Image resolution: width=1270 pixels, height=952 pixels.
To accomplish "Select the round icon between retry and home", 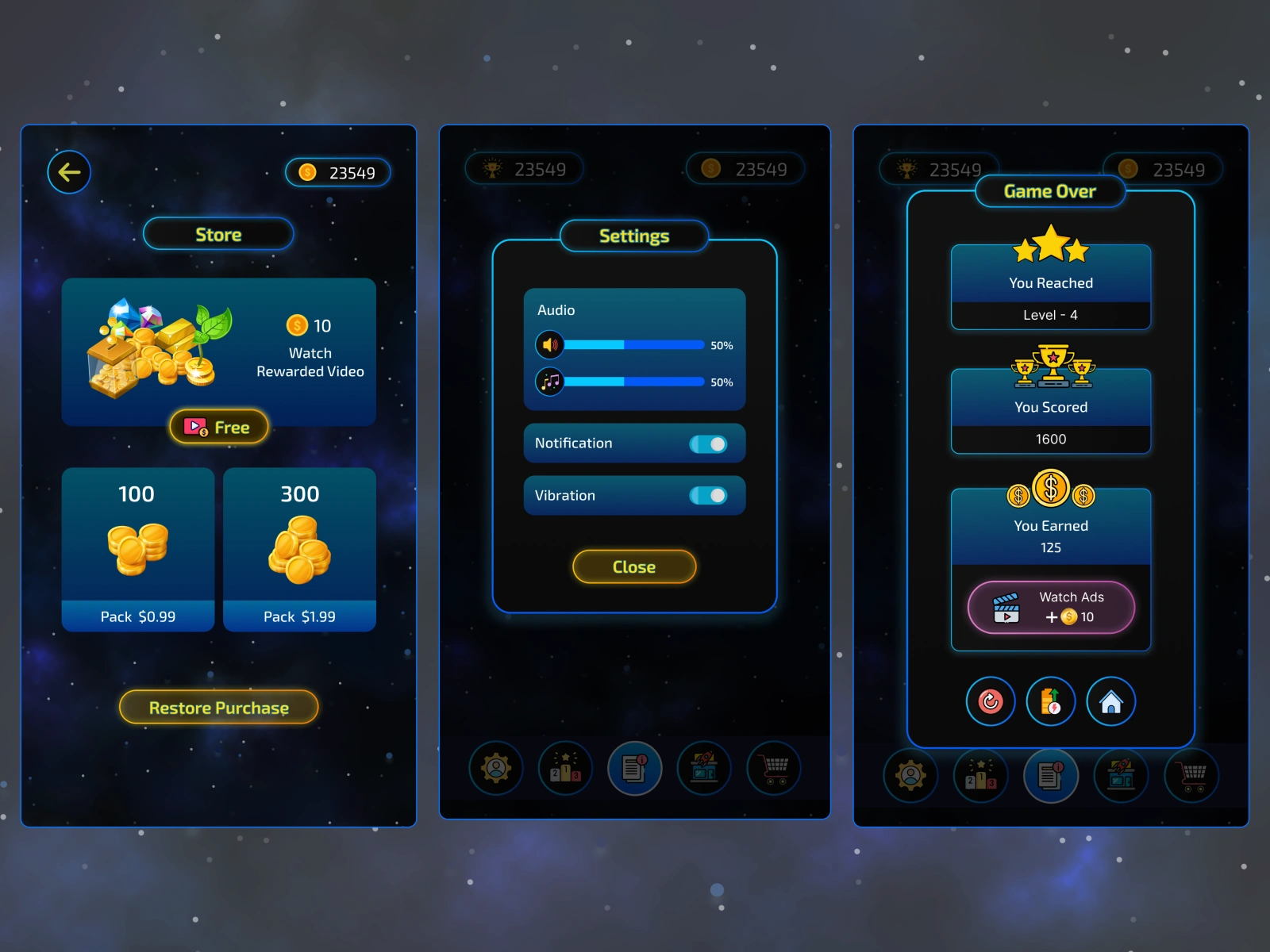I will tap(1051, 701).
